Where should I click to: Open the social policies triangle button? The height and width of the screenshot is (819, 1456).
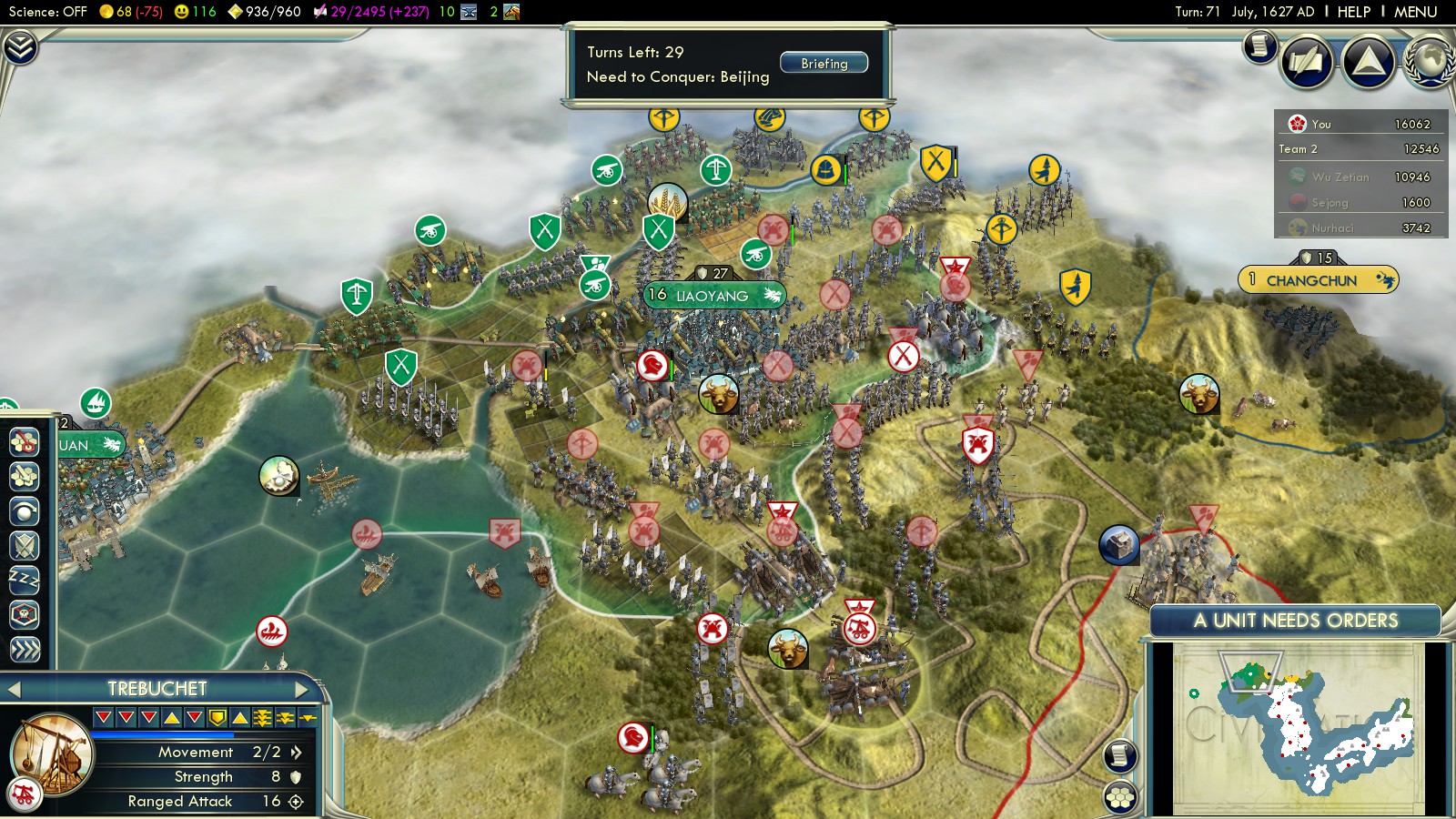[x=1368, y=62]
